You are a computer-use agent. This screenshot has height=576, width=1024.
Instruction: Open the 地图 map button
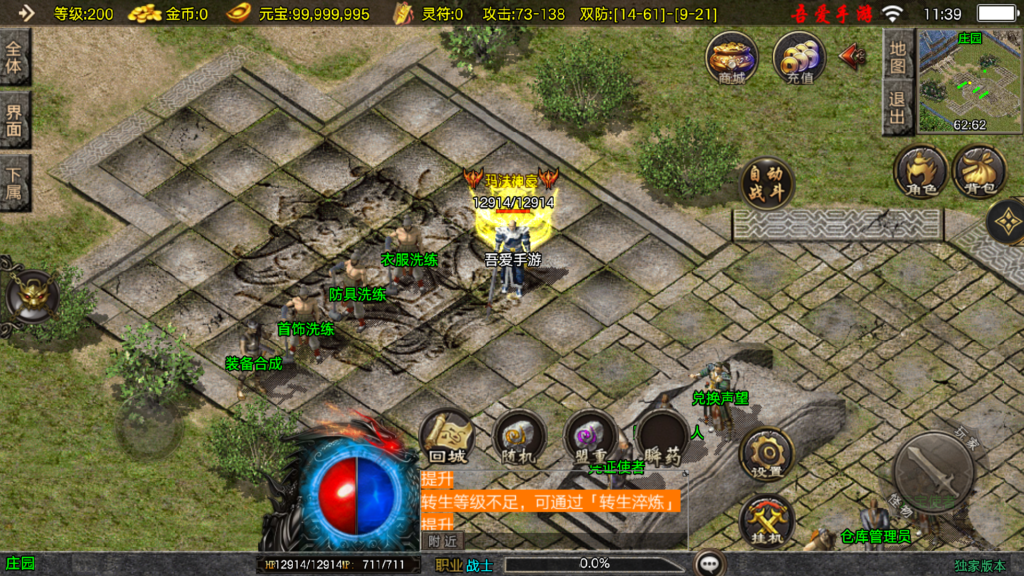tap(898, 55)
